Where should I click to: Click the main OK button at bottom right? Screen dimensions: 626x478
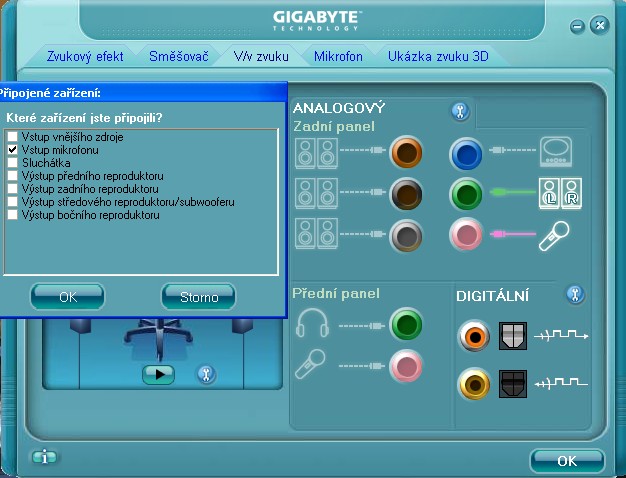(x=567, y=460)
